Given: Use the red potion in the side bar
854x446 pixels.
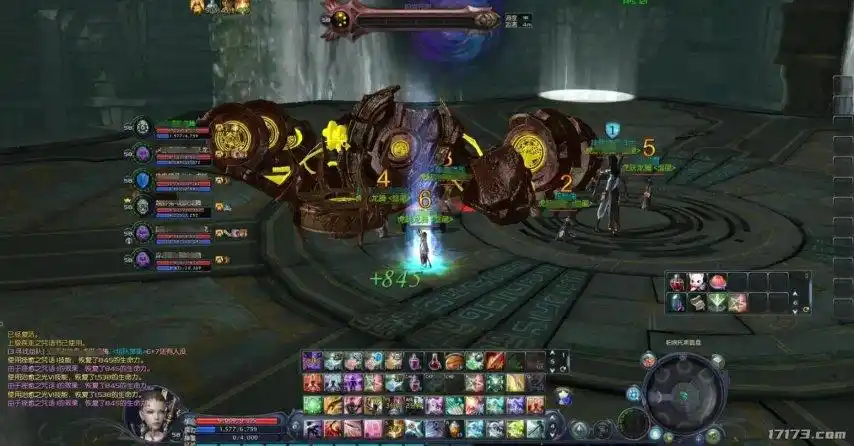Looking at the screenshot, I should click(x=679, y=282).
